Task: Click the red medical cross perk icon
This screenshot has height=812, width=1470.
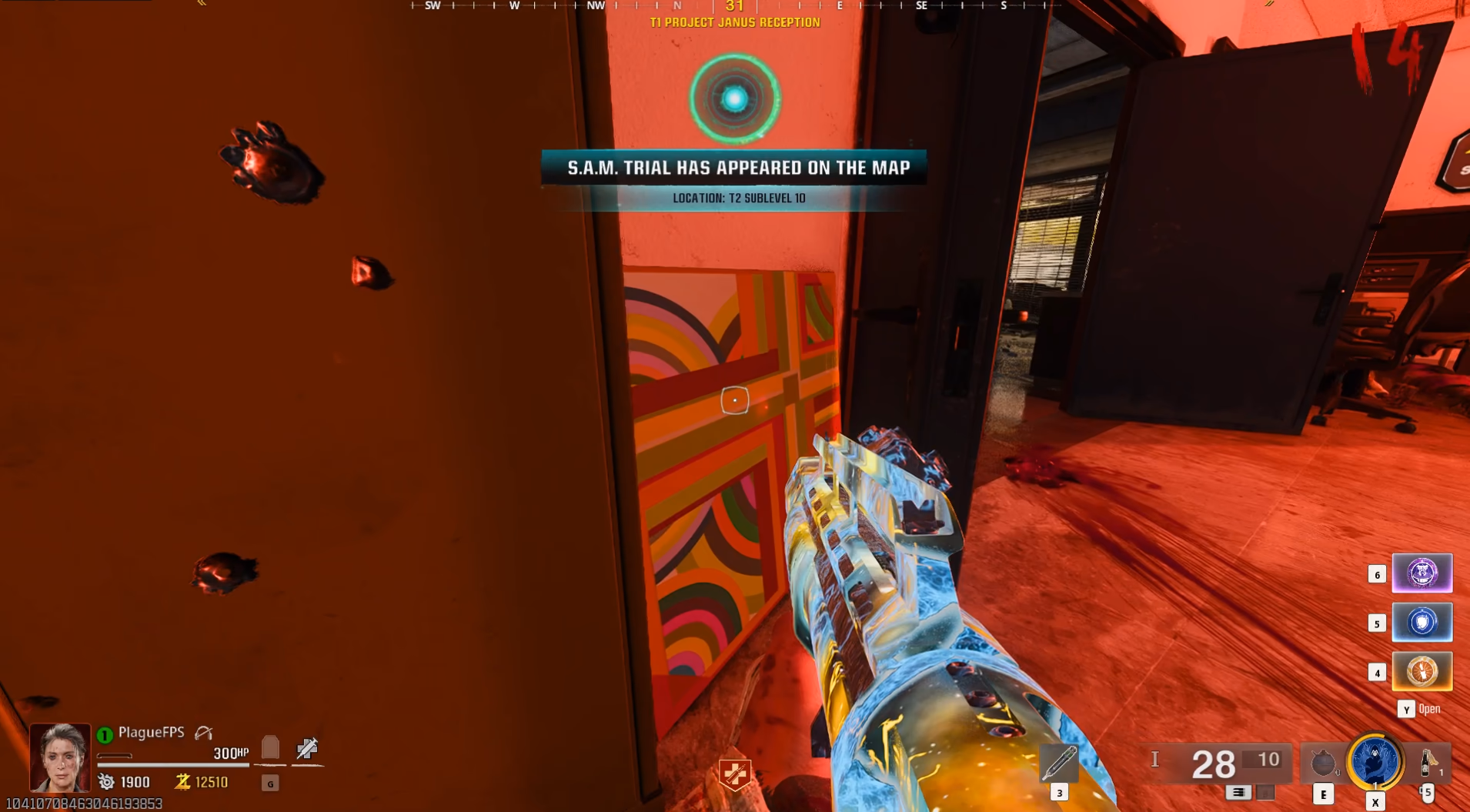Action: [734, 774]
